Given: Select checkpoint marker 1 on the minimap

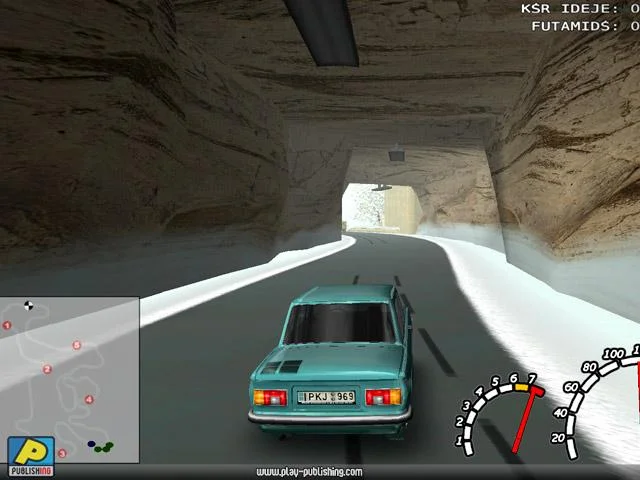Looking at the screenshot, I should (x=8, y=325).
